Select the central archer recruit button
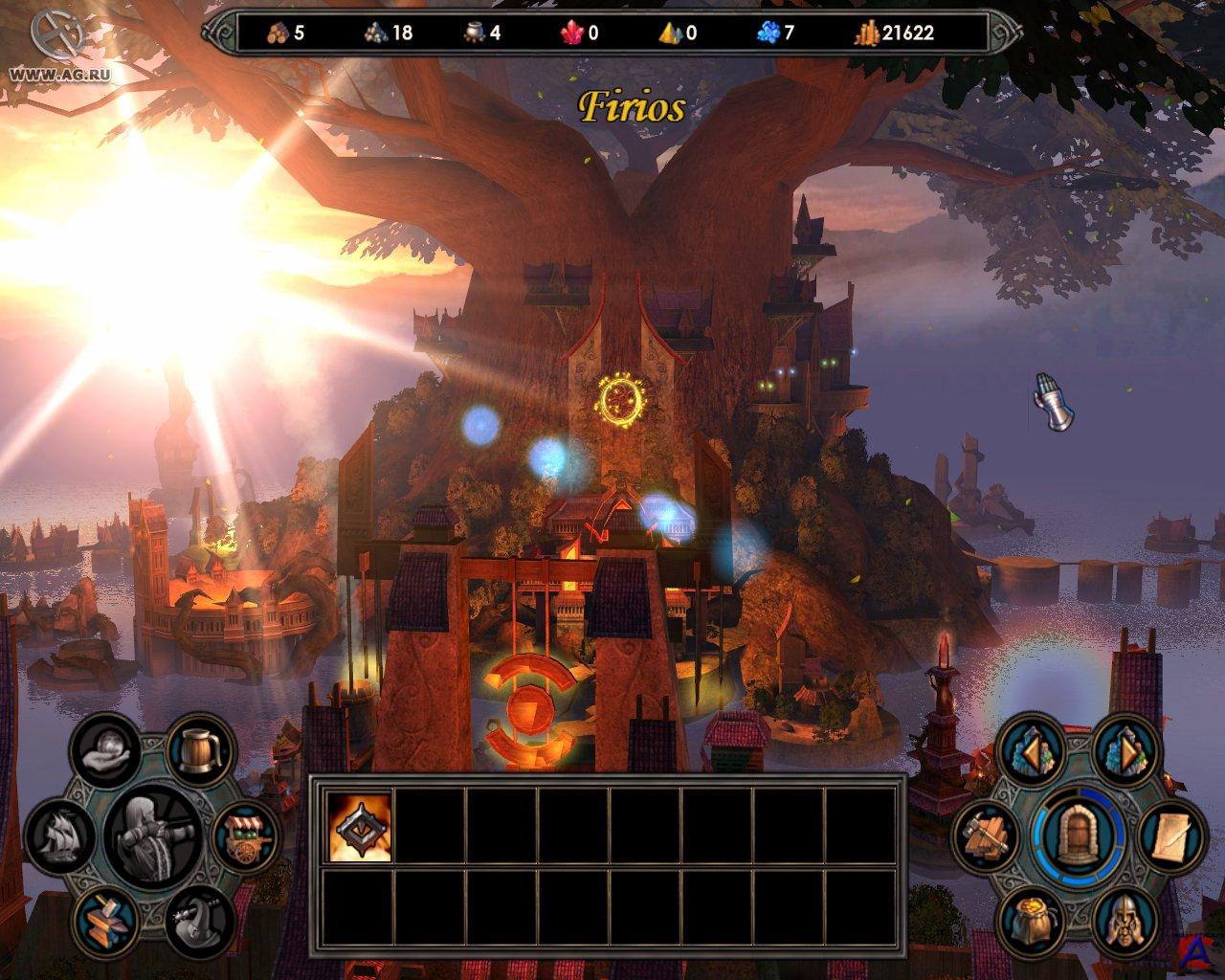 click(x=152, y=830)
